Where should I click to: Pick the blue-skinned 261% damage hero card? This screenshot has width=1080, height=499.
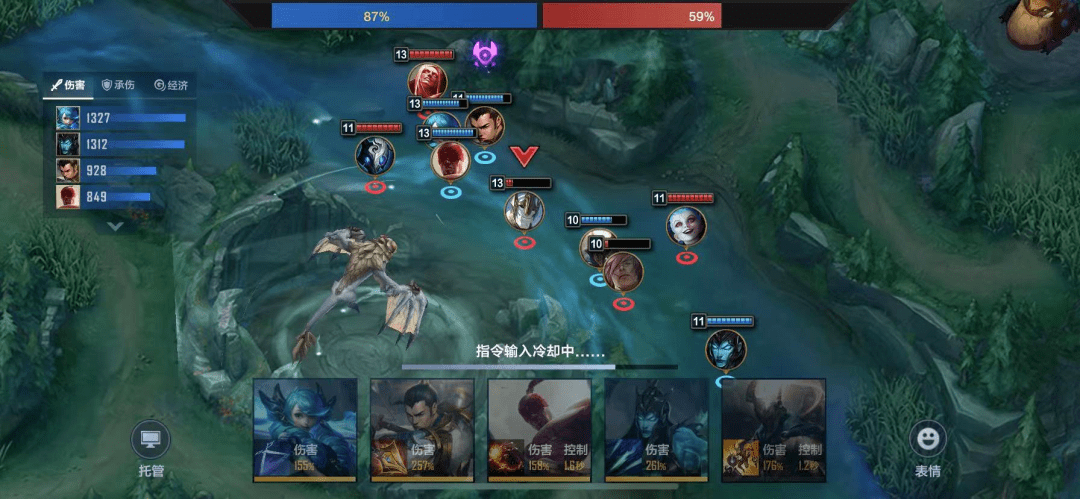[x=657, y=430]
